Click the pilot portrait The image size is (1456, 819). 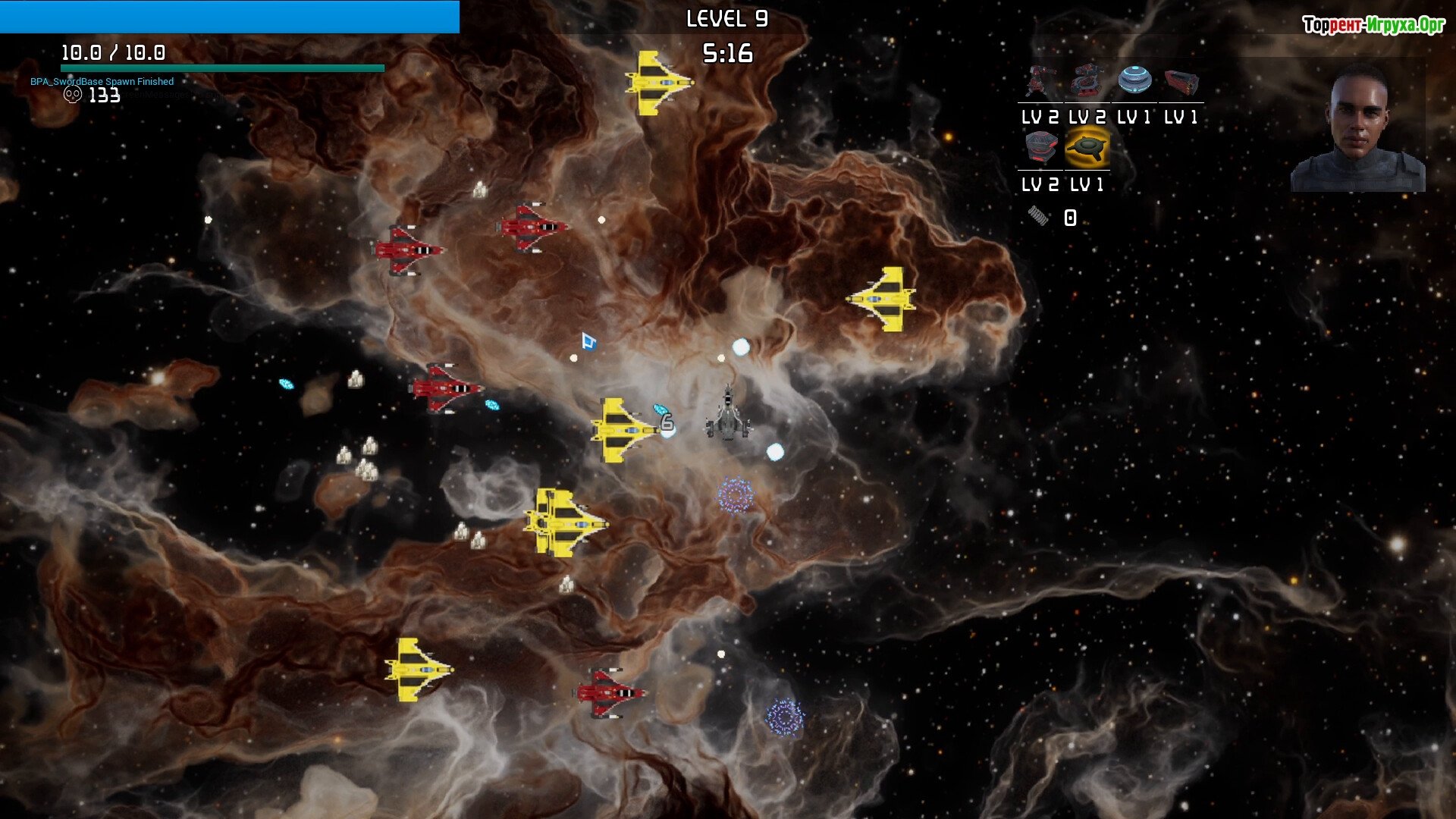pyautogui.click(x=1357, y=129)
